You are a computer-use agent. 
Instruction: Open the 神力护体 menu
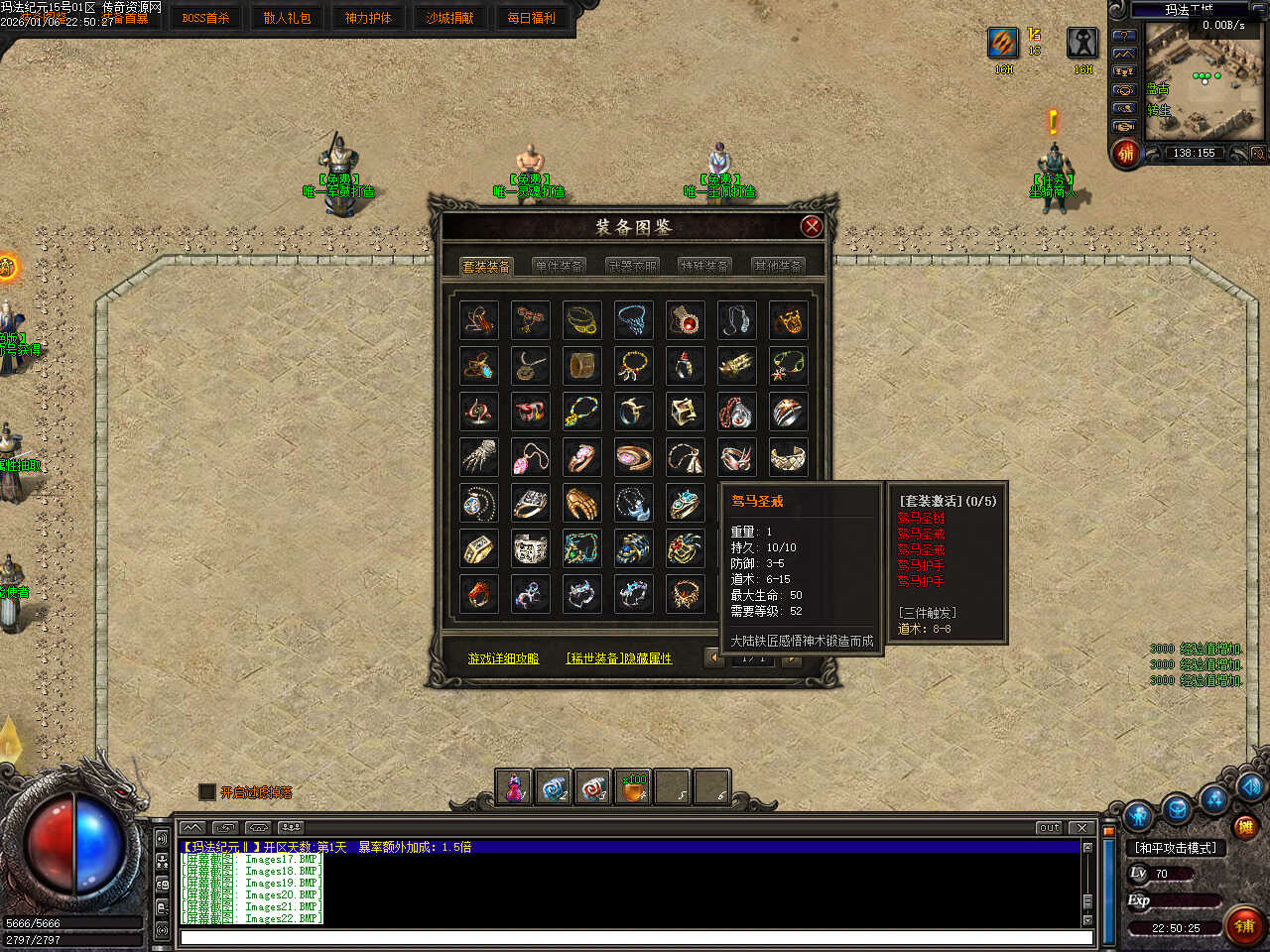pyautogui.click(x=368, y=18)
